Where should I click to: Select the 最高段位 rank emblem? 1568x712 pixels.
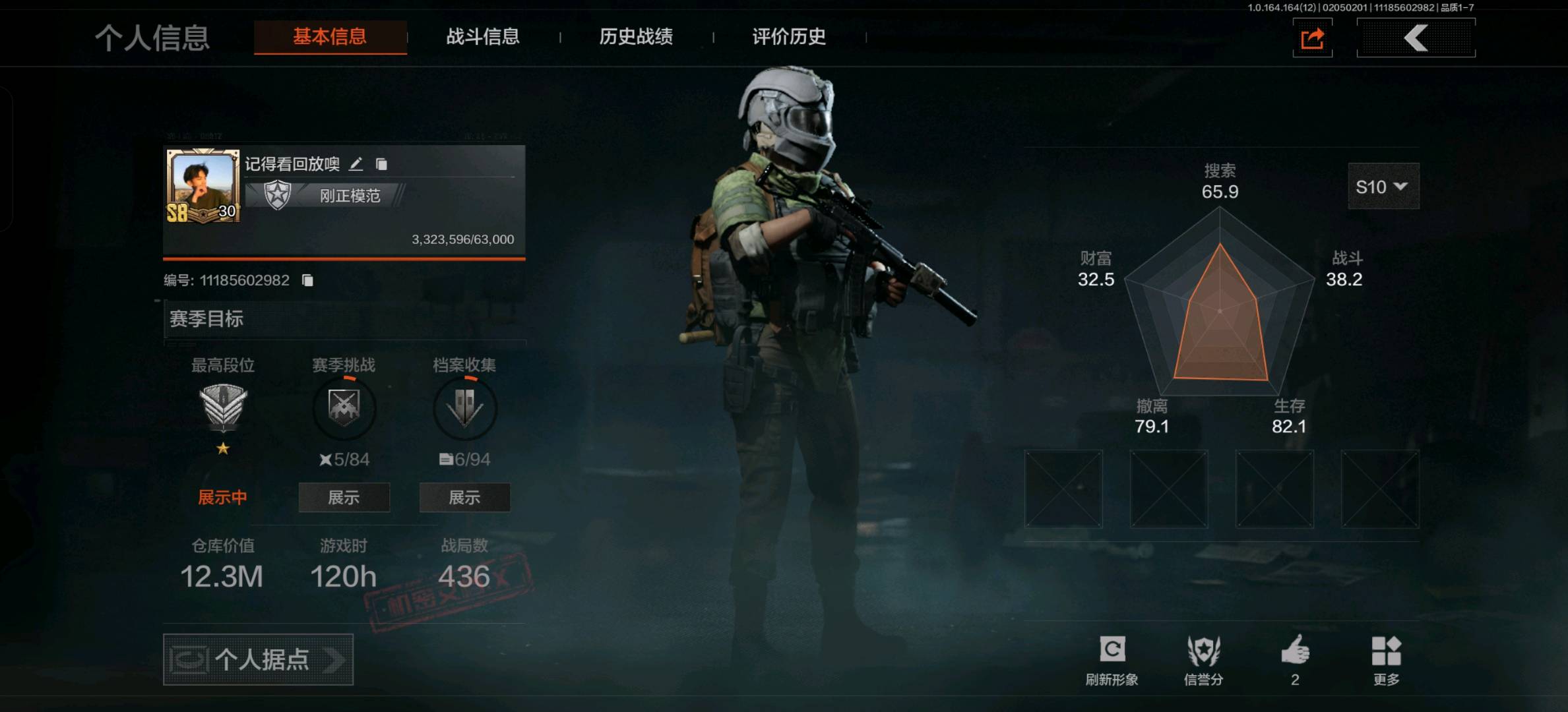223,407
